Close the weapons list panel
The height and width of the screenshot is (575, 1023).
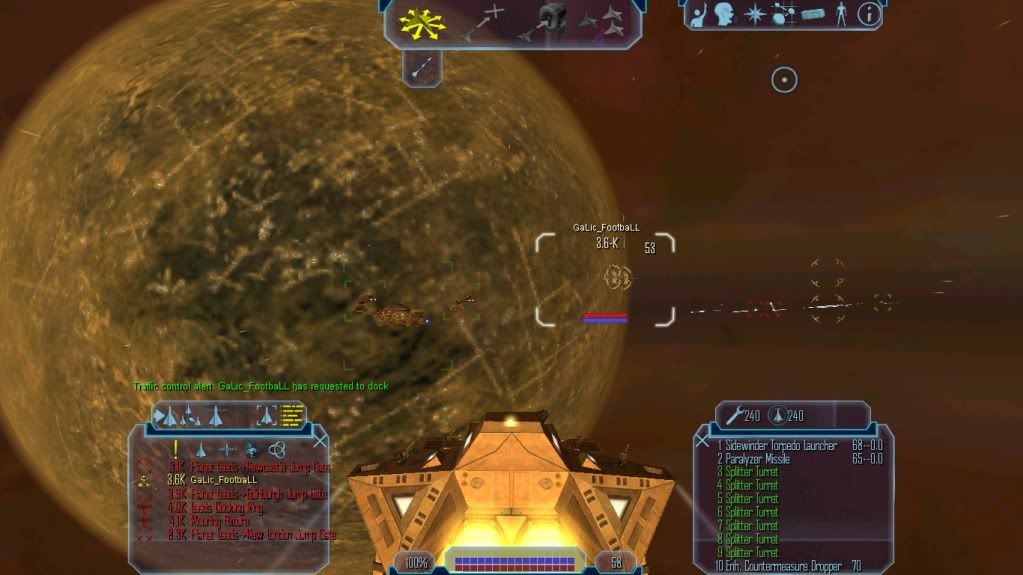[702, 440]
